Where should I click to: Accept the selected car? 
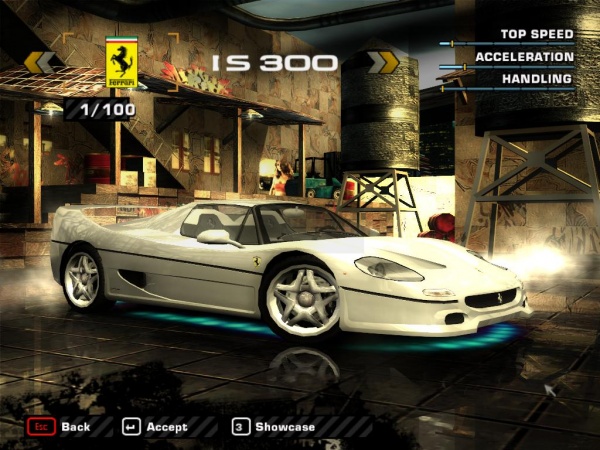155,427
